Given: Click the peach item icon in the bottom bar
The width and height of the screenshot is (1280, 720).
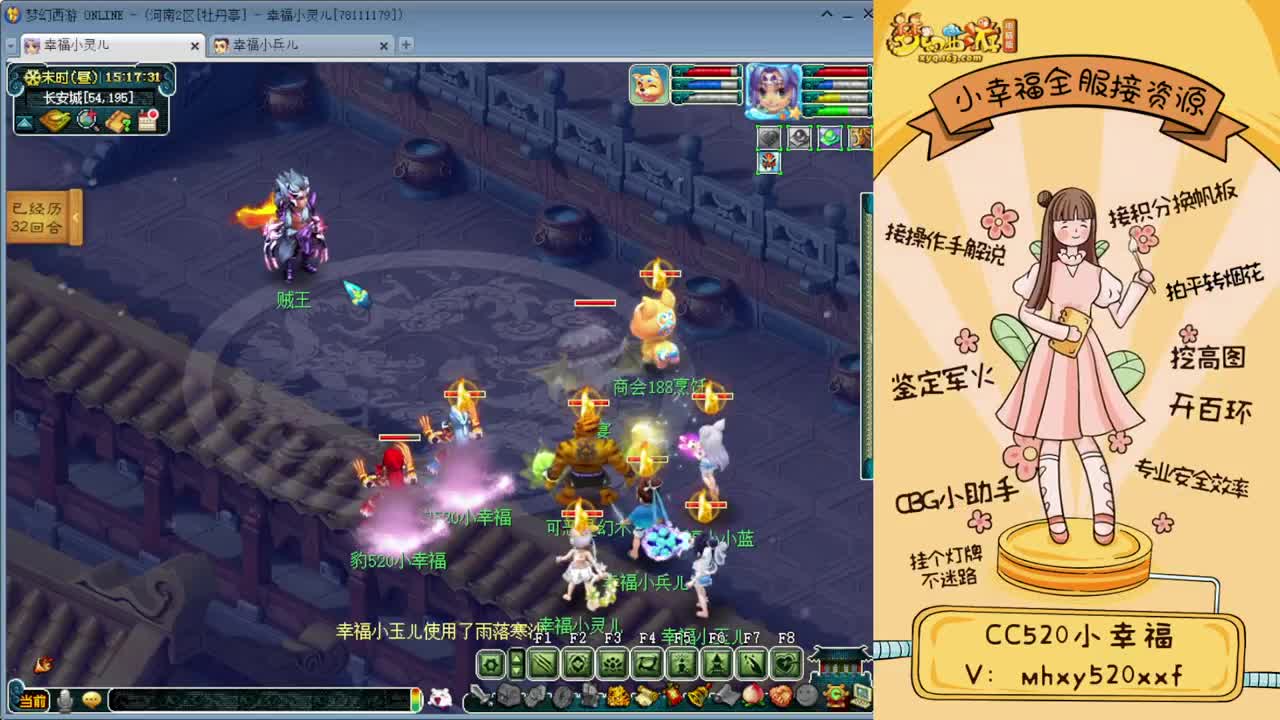Looking at the screenshot, I should 752,694.
